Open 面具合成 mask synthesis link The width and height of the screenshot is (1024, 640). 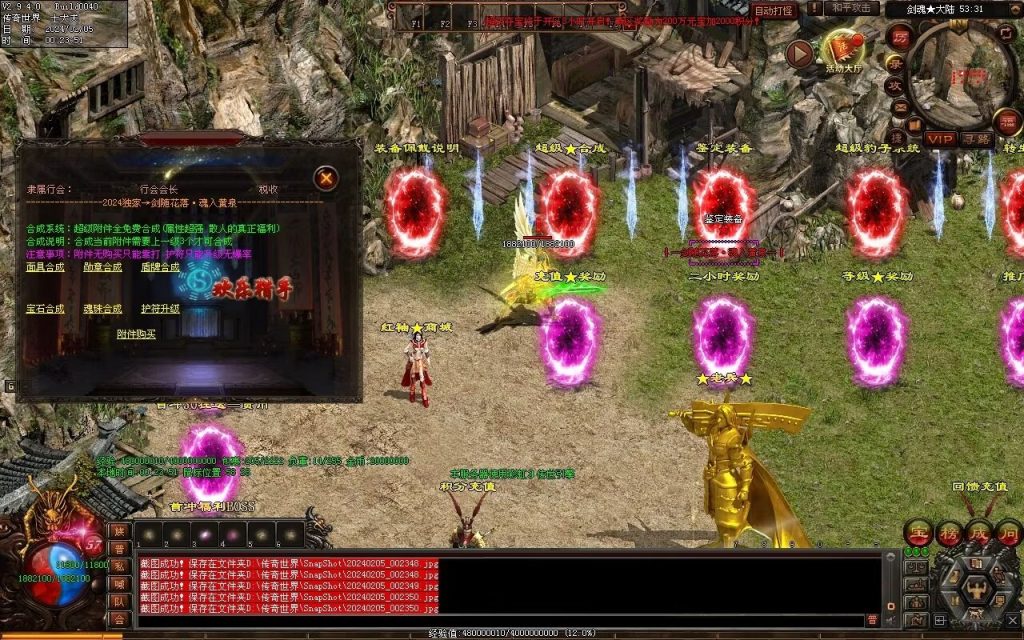pos(45,267)
